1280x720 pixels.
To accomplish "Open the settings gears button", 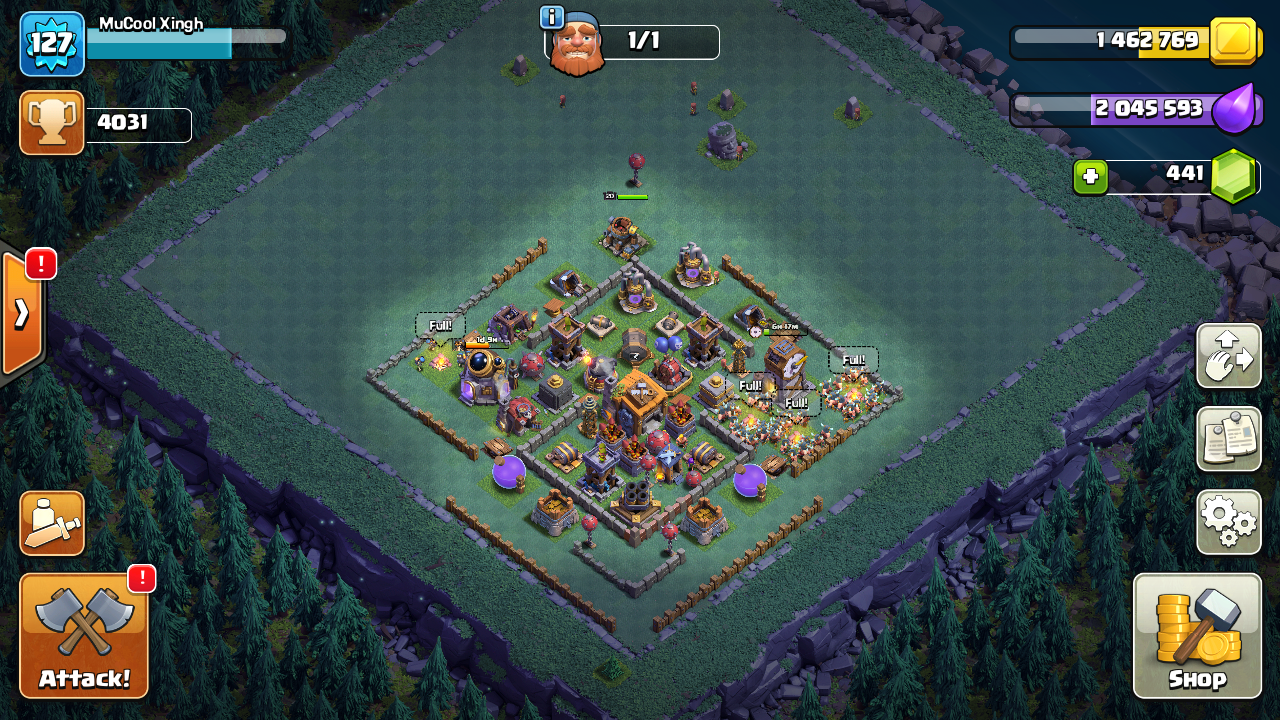I will 1228,521.
